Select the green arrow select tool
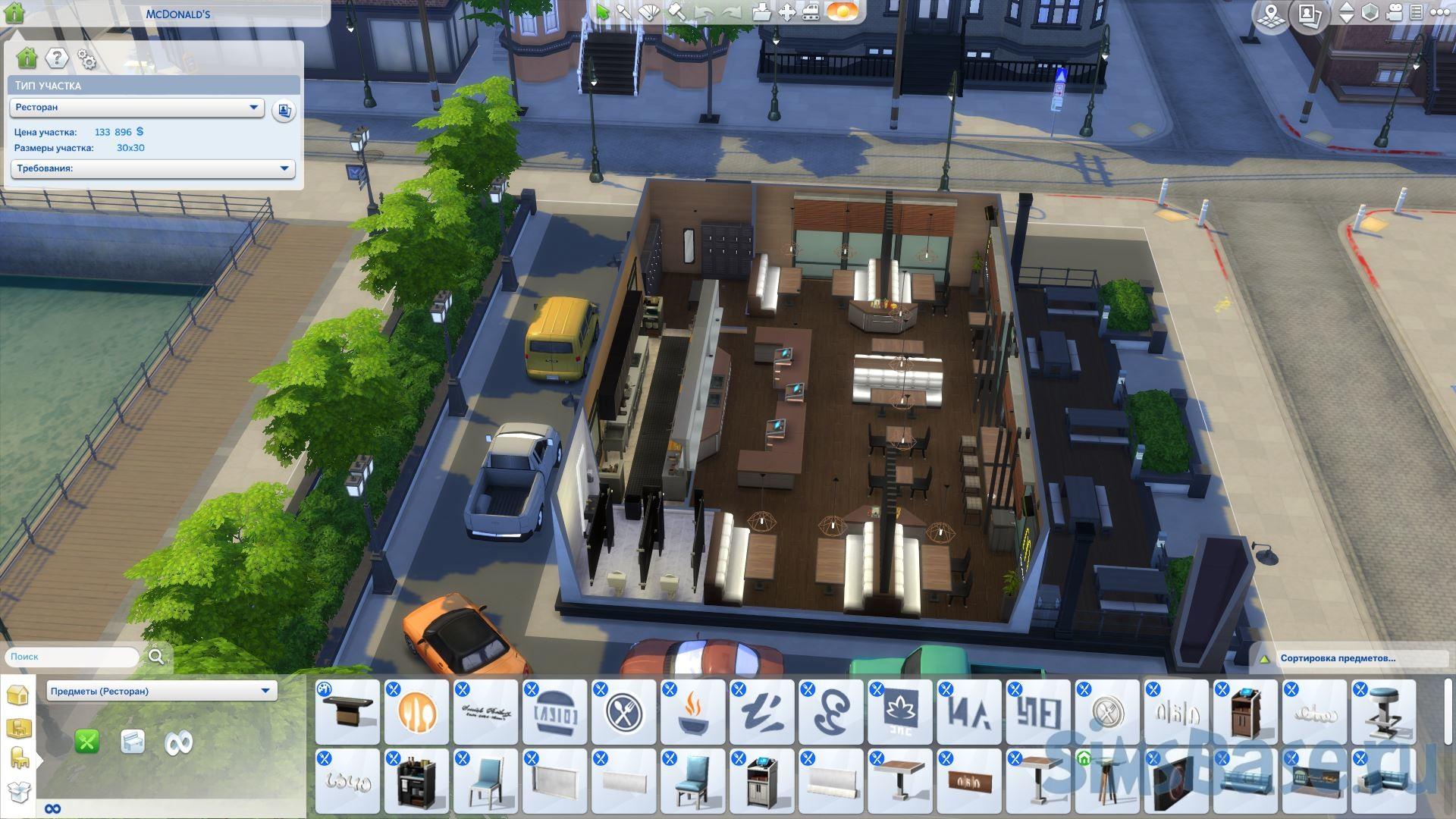The image size is (1456, 819). 602,12
